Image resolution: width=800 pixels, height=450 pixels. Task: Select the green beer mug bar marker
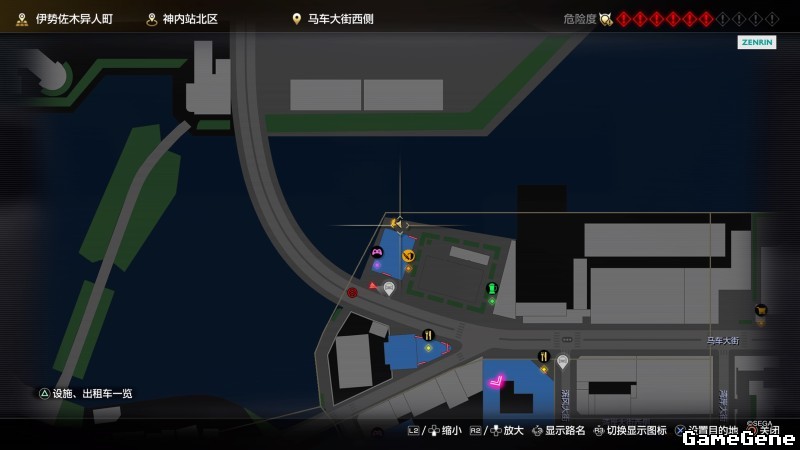click(492, 289)
